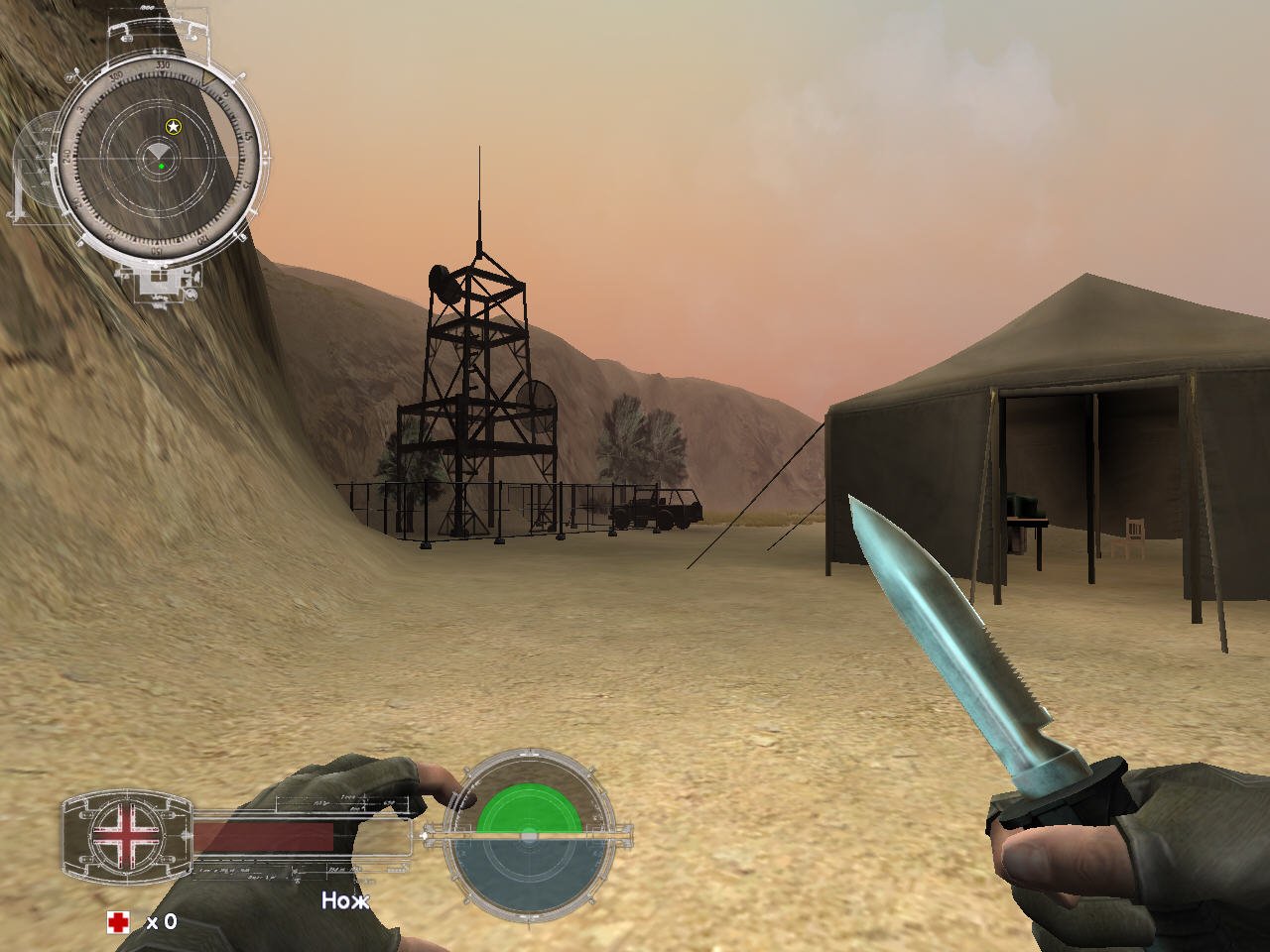Screen dimensions: 1270x952
Task: Click the shaded wedge near compass 330 marking
Action: [x=209, y=79]
